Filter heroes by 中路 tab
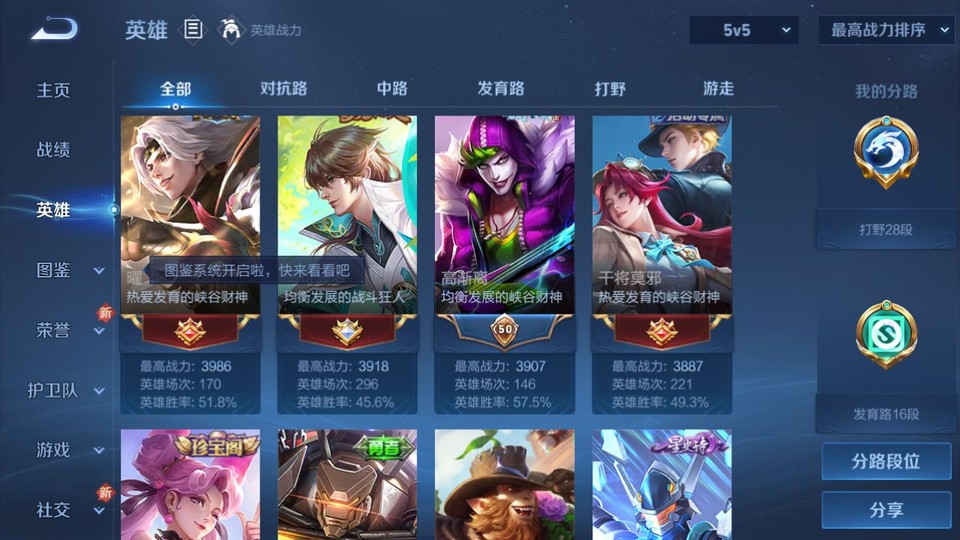This screenshot has height=540, width=960. (392, 89)
